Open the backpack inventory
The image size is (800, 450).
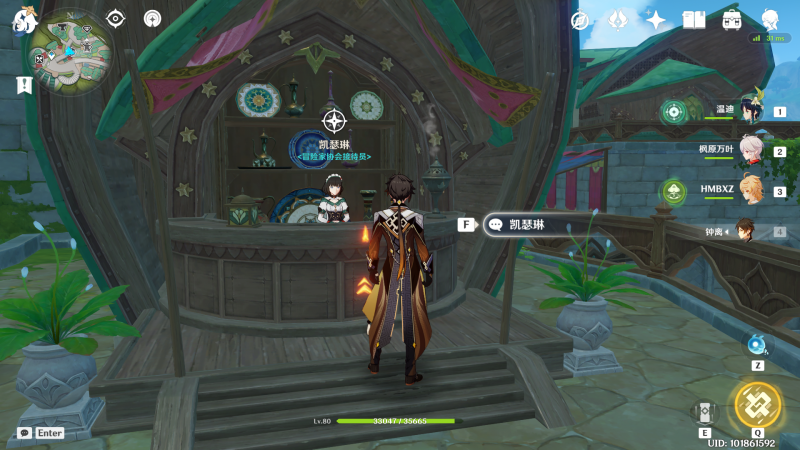pos(731,20)
